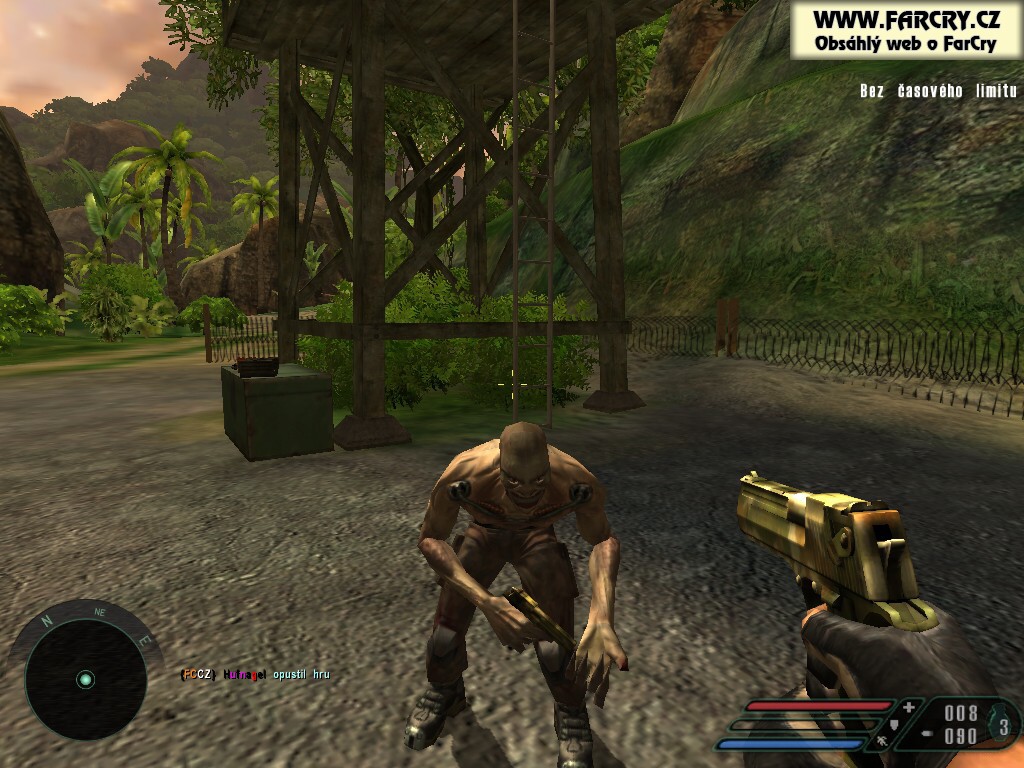Click the stamina runner icon
Screen dimensions: 1024x768
coord(882,742)
